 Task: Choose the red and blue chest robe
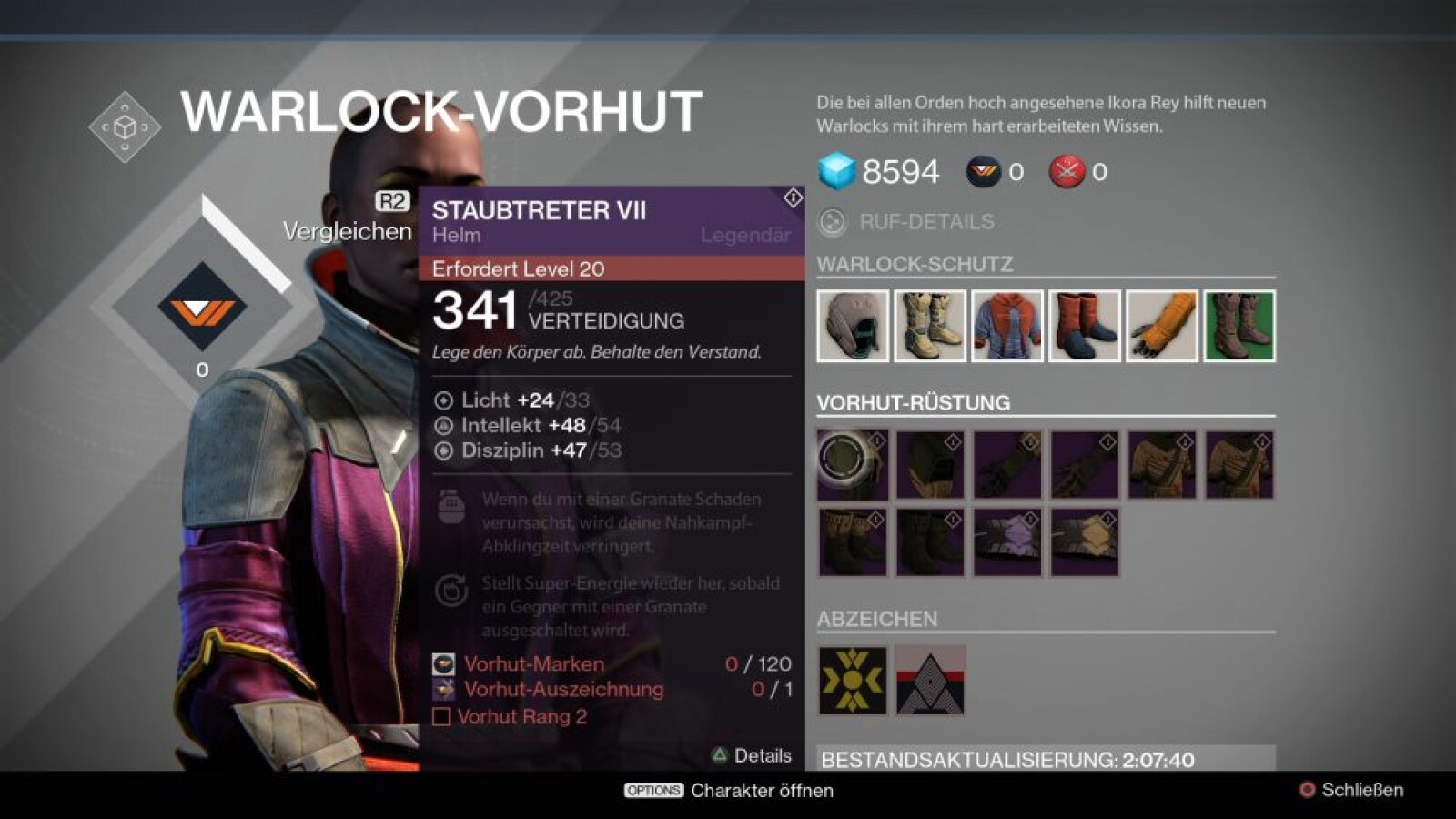pyautogui.click(x=1007, y=326)
